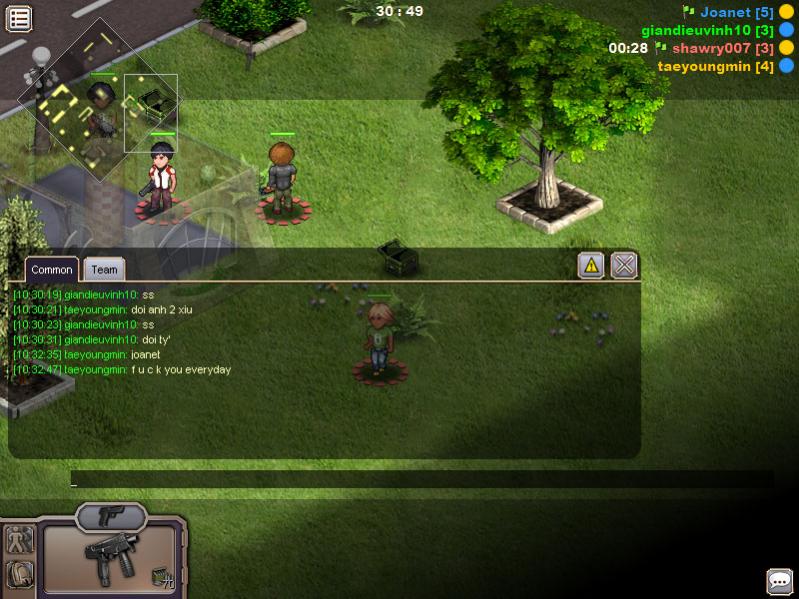Switch to the Common chat tab

(x=51, y=269)
